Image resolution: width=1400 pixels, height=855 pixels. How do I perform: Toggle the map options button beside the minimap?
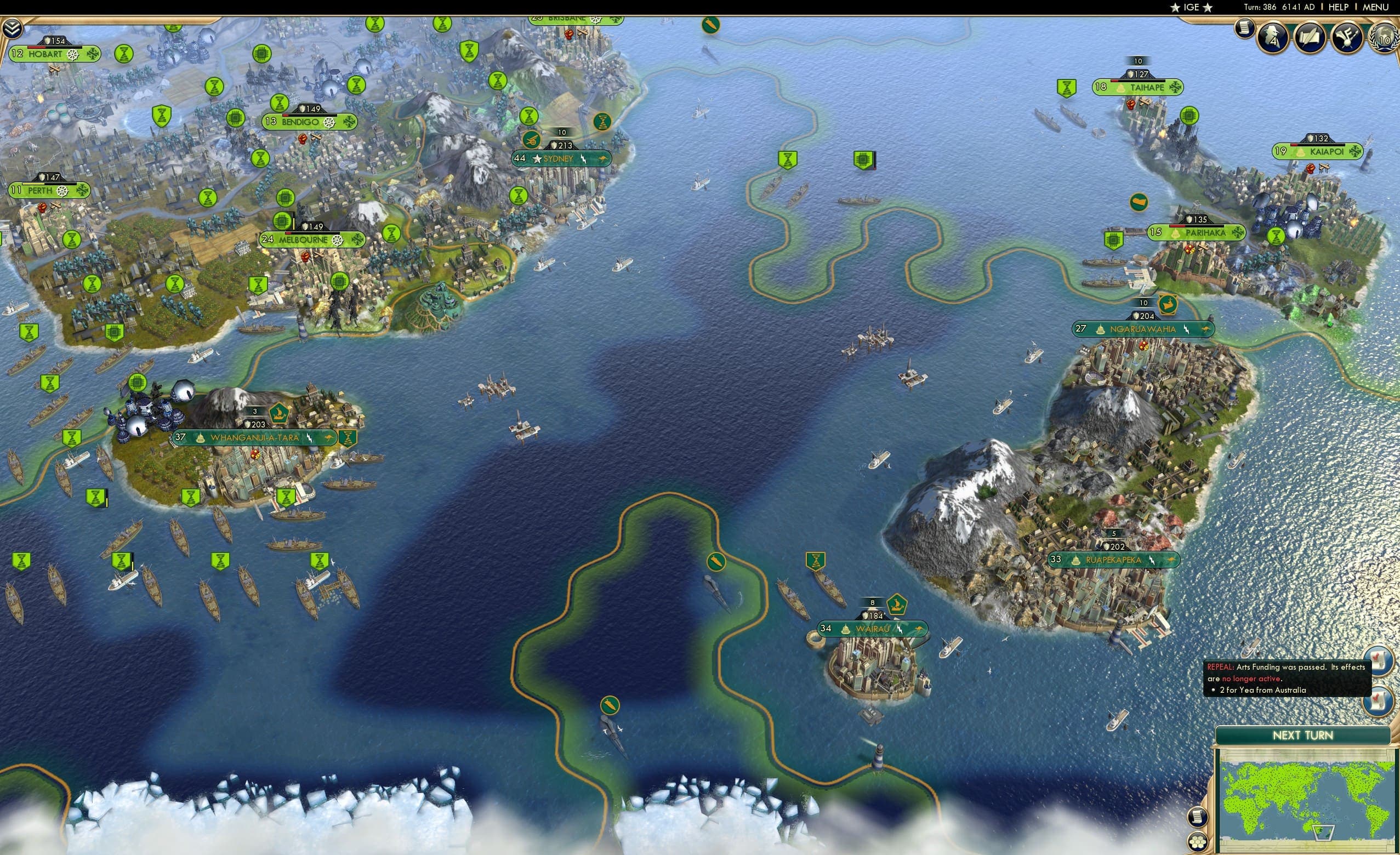(x=1199, y=818)
